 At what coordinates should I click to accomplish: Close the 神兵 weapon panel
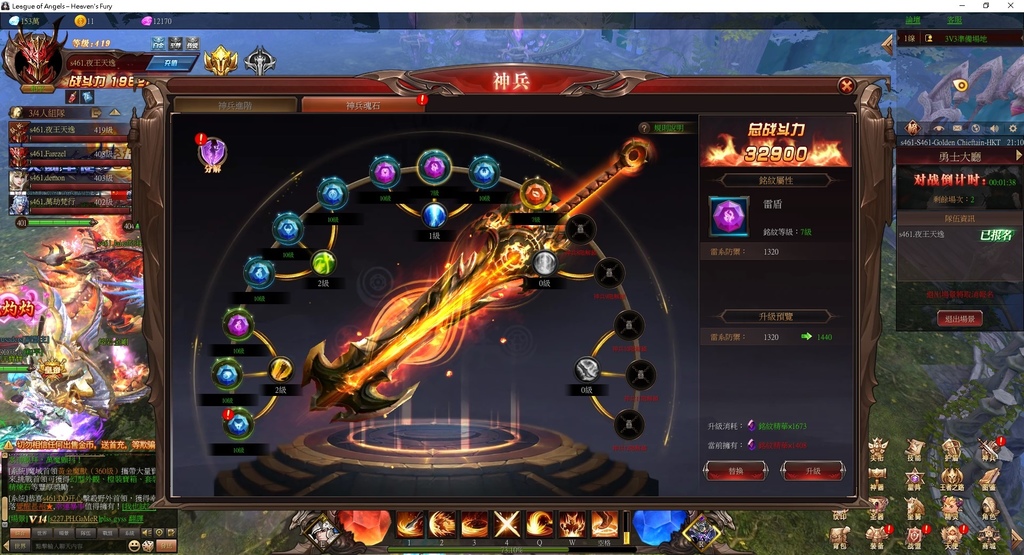coord(846,86)
